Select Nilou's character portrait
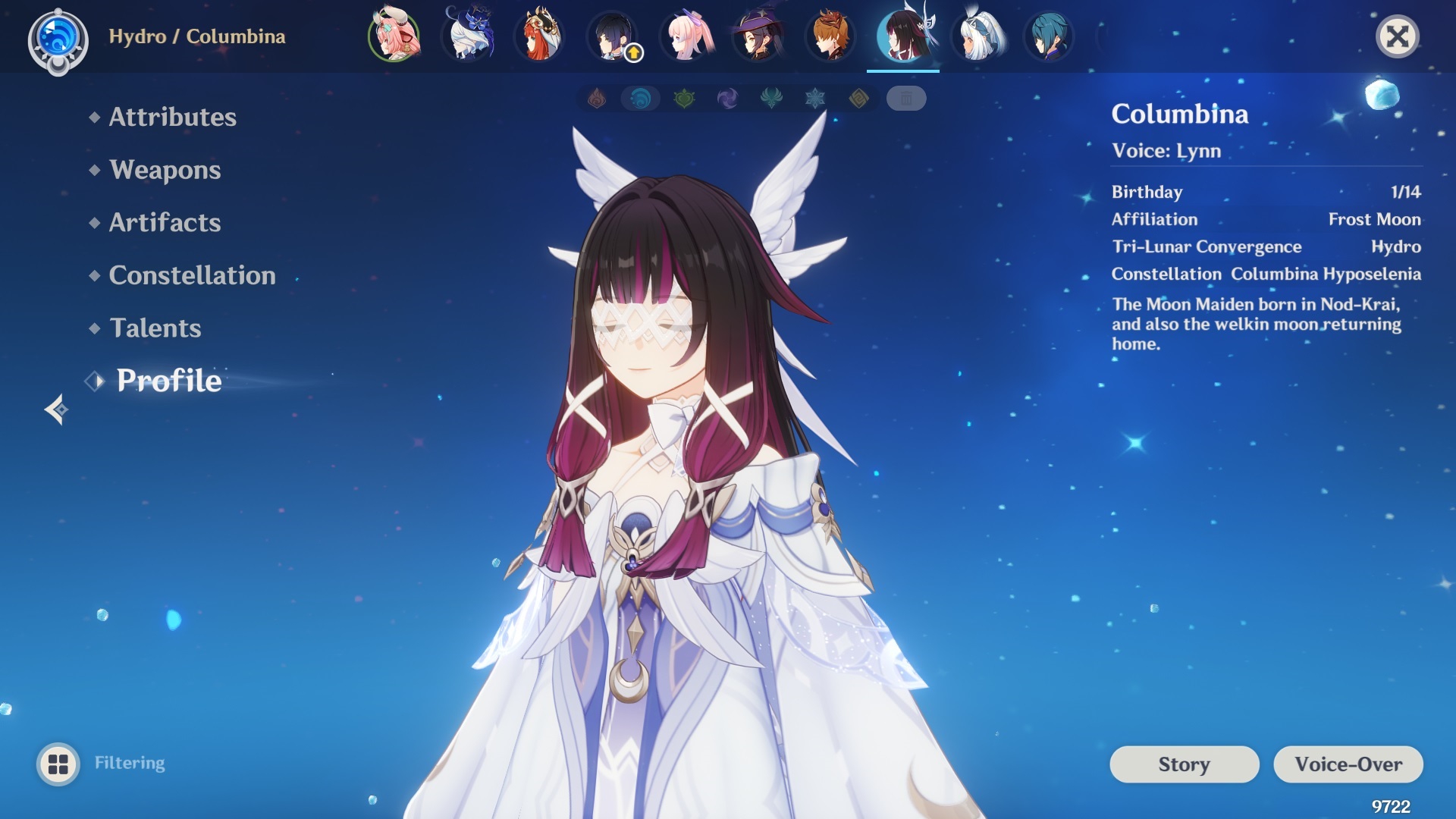The width and height of the screenshot is (1456, 819). click(539, 36)
